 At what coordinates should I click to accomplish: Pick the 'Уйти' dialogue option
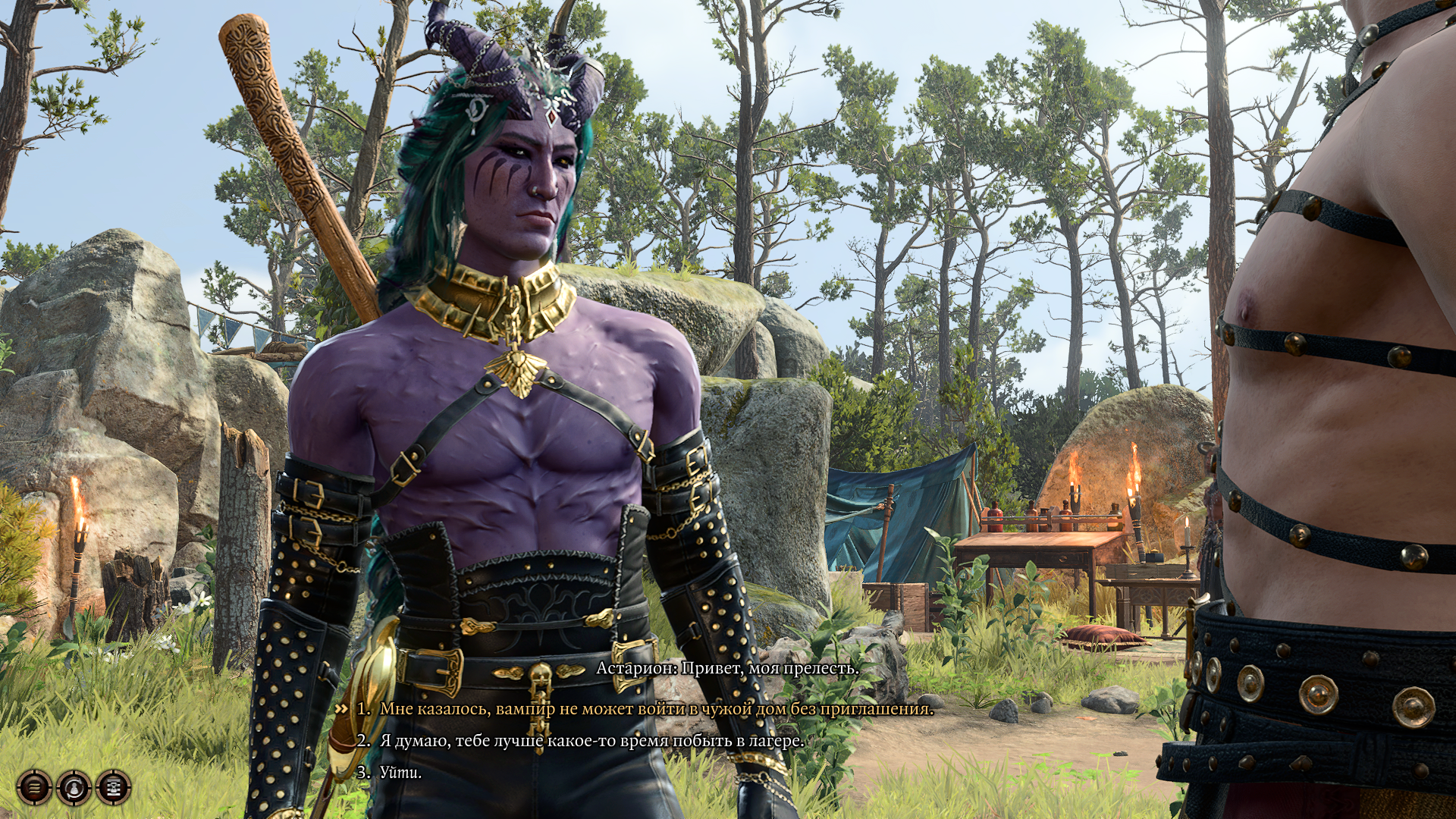(x=400, y=773)
